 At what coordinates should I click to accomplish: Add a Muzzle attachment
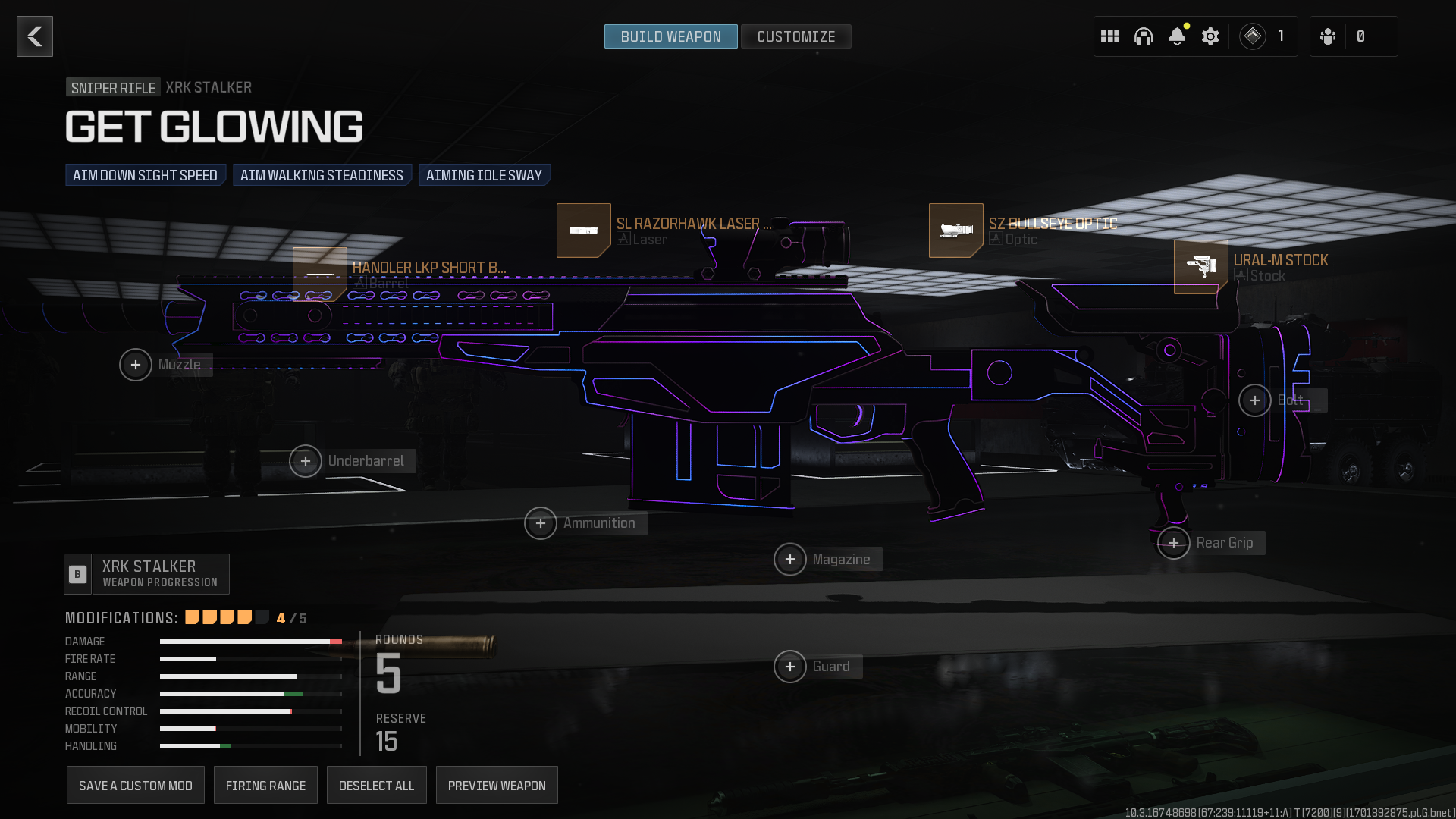[x=136, y=365]
